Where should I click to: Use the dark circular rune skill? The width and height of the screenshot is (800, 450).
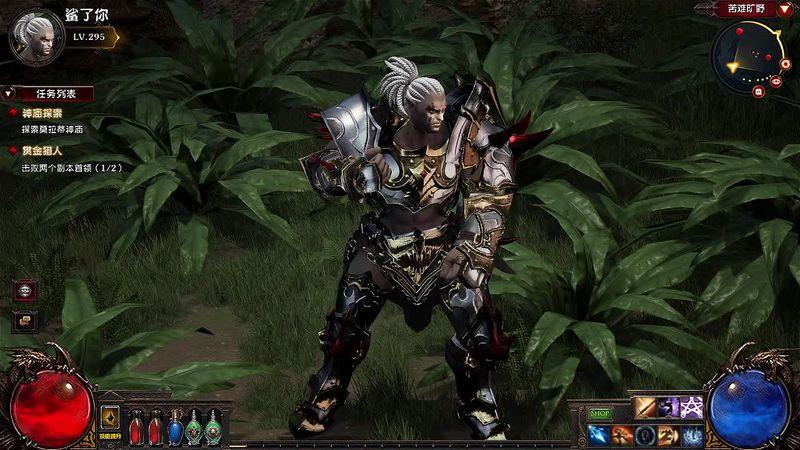click(645, 434)
